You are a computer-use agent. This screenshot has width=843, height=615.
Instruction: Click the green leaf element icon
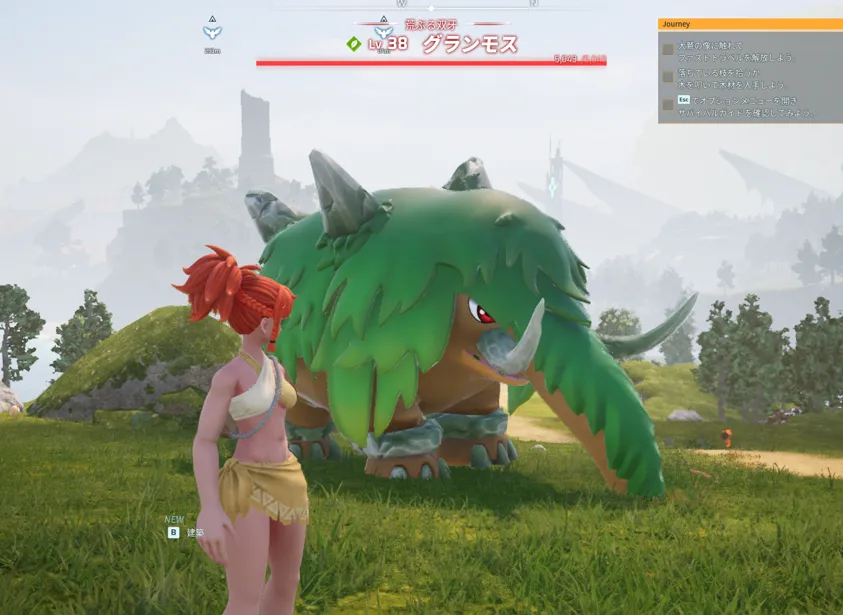[x=353, y=43]
